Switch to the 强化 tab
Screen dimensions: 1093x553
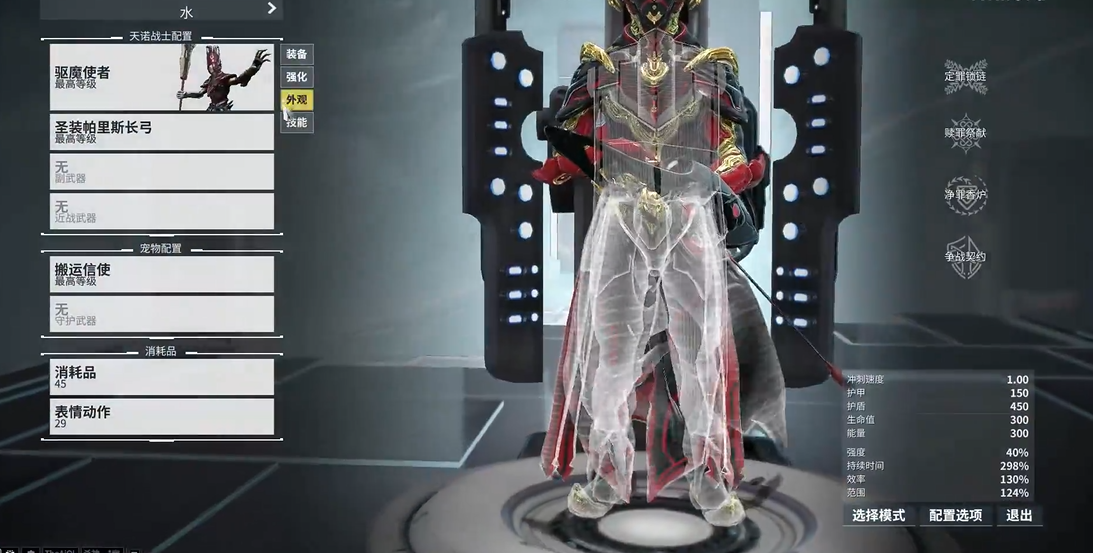coord(297,77)
